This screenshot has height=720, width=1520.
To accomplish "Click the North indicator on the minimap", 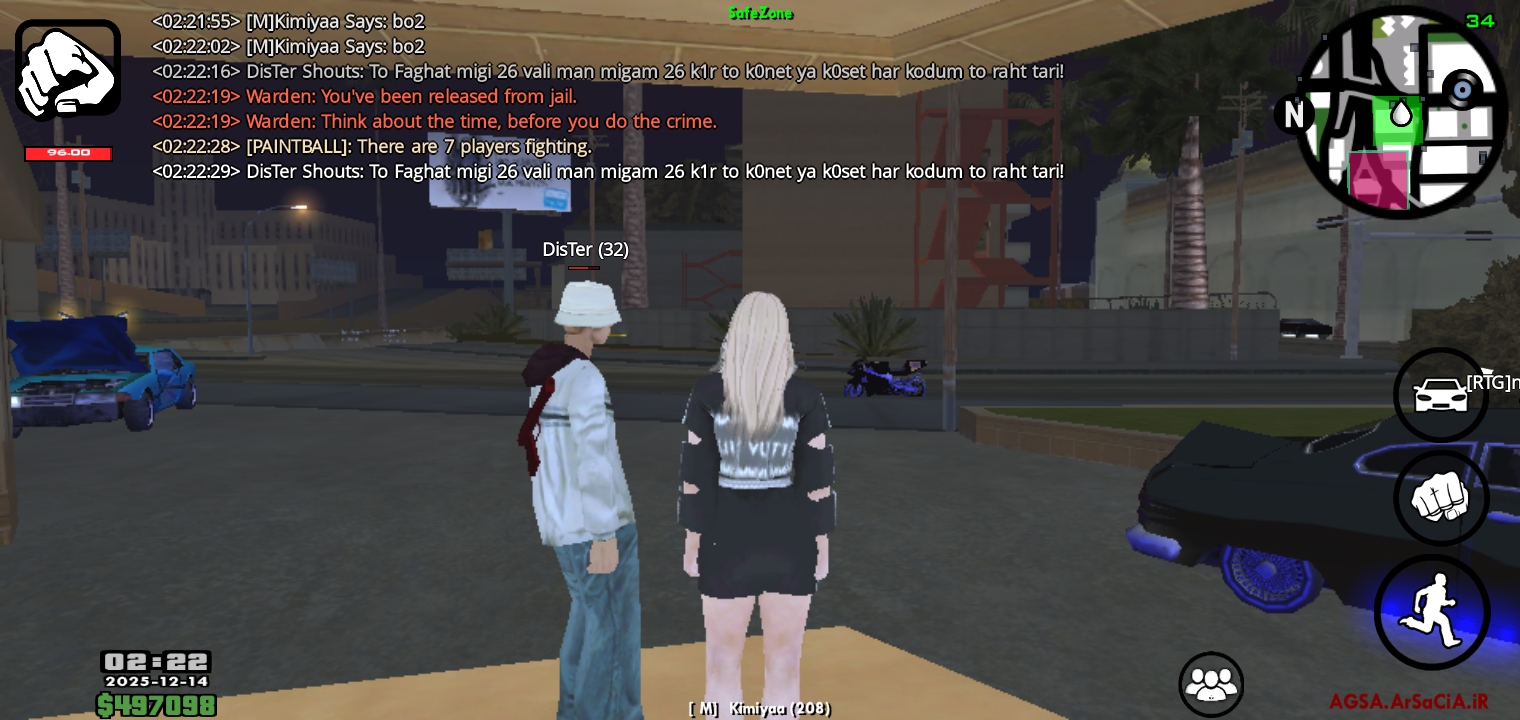I will tap(1294, 116).
